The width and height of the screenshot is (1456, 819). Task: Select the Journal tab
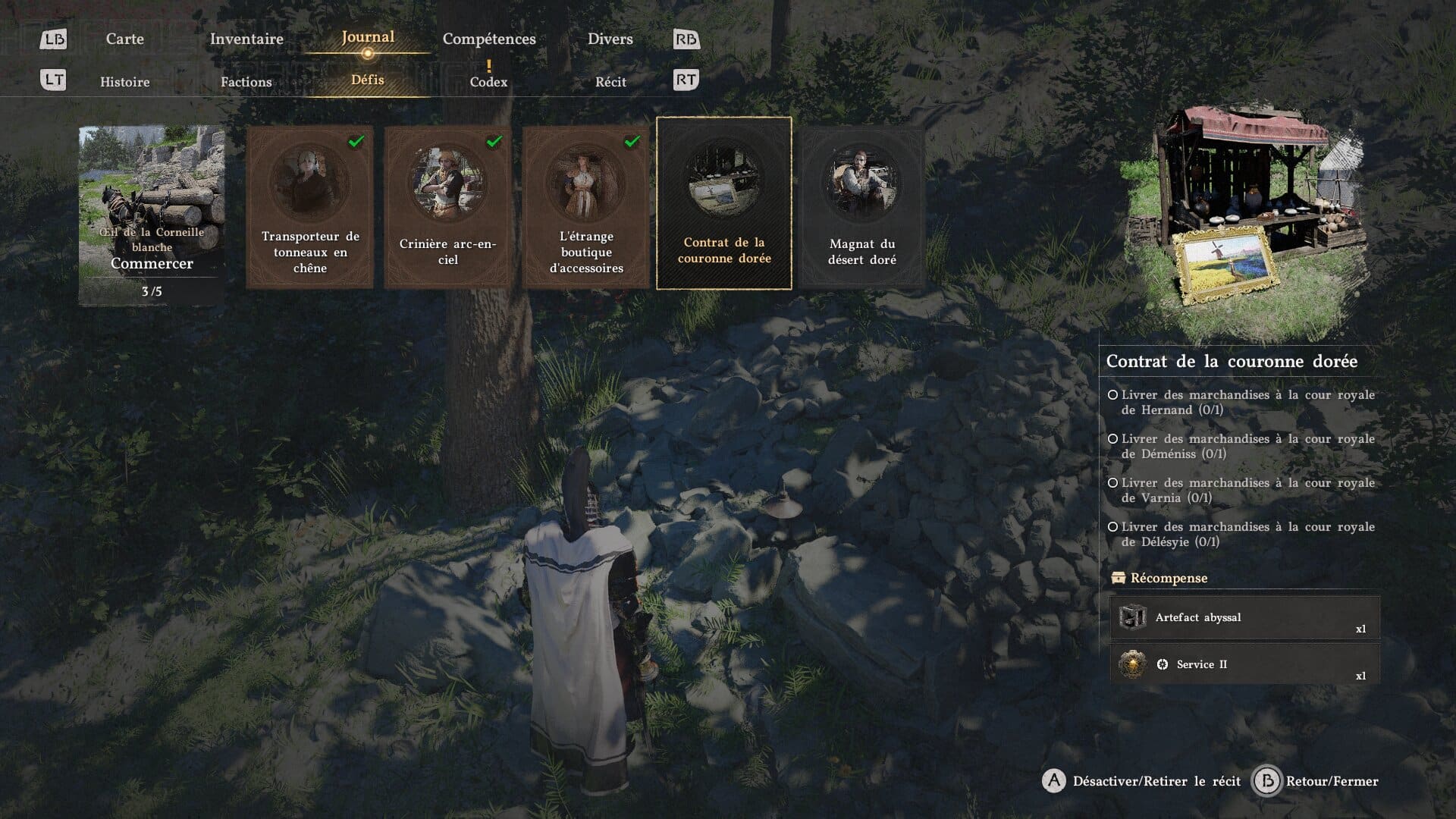(368, 37)
